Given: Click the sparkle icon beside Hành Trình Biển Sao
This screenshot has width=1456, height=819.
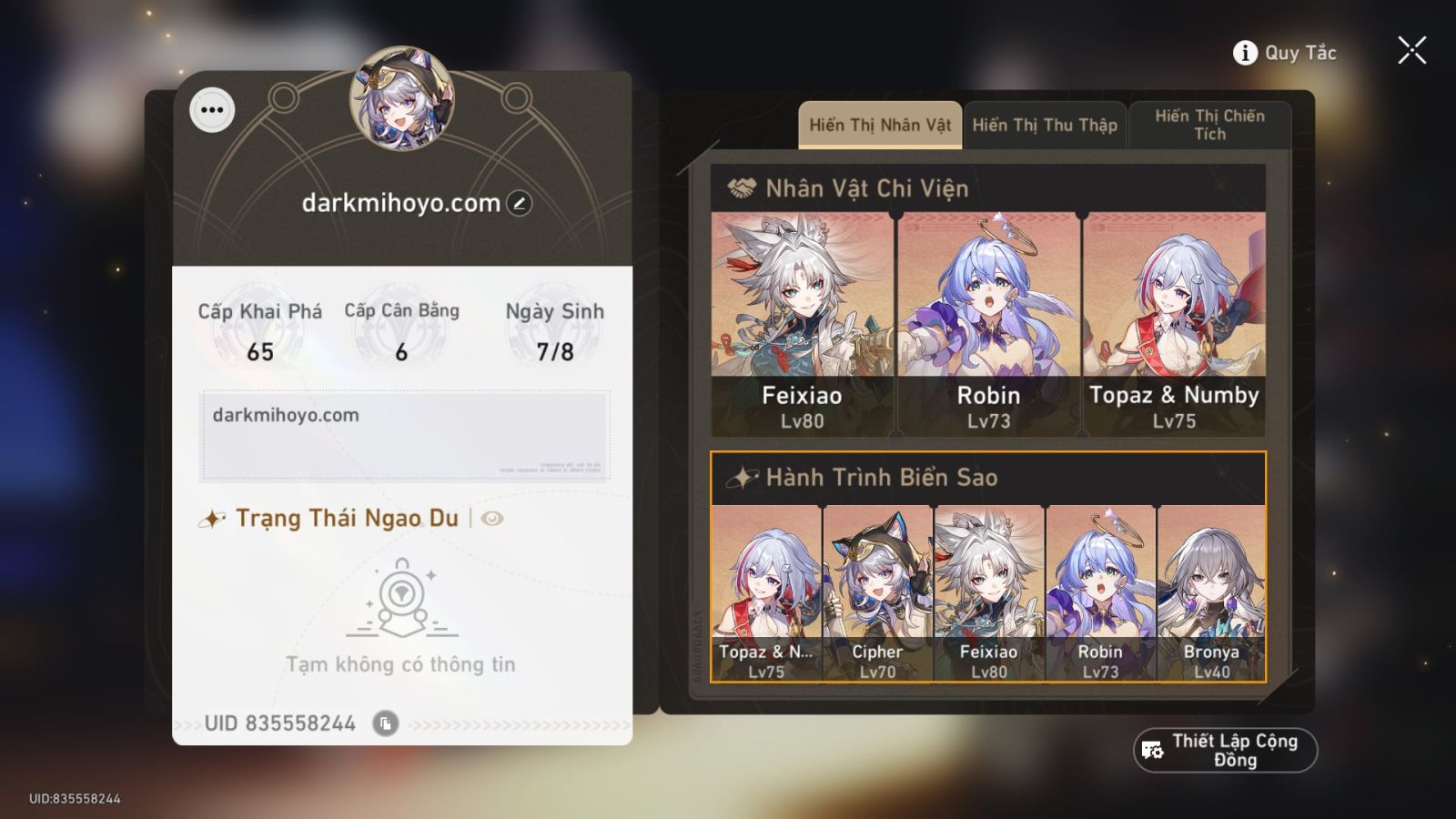Looking at the screenshot, I should tap(743, 476).
